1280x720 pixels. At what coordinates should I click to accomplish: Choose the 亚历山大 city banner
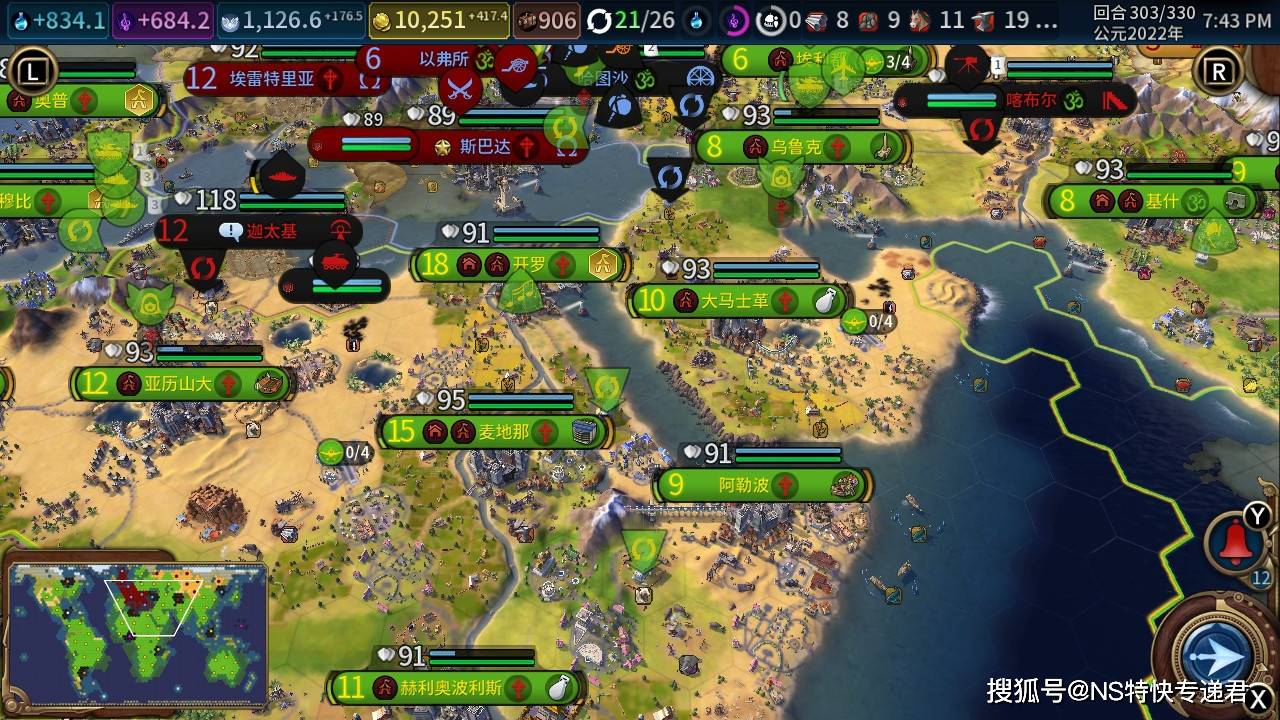[x=180, y=383]
